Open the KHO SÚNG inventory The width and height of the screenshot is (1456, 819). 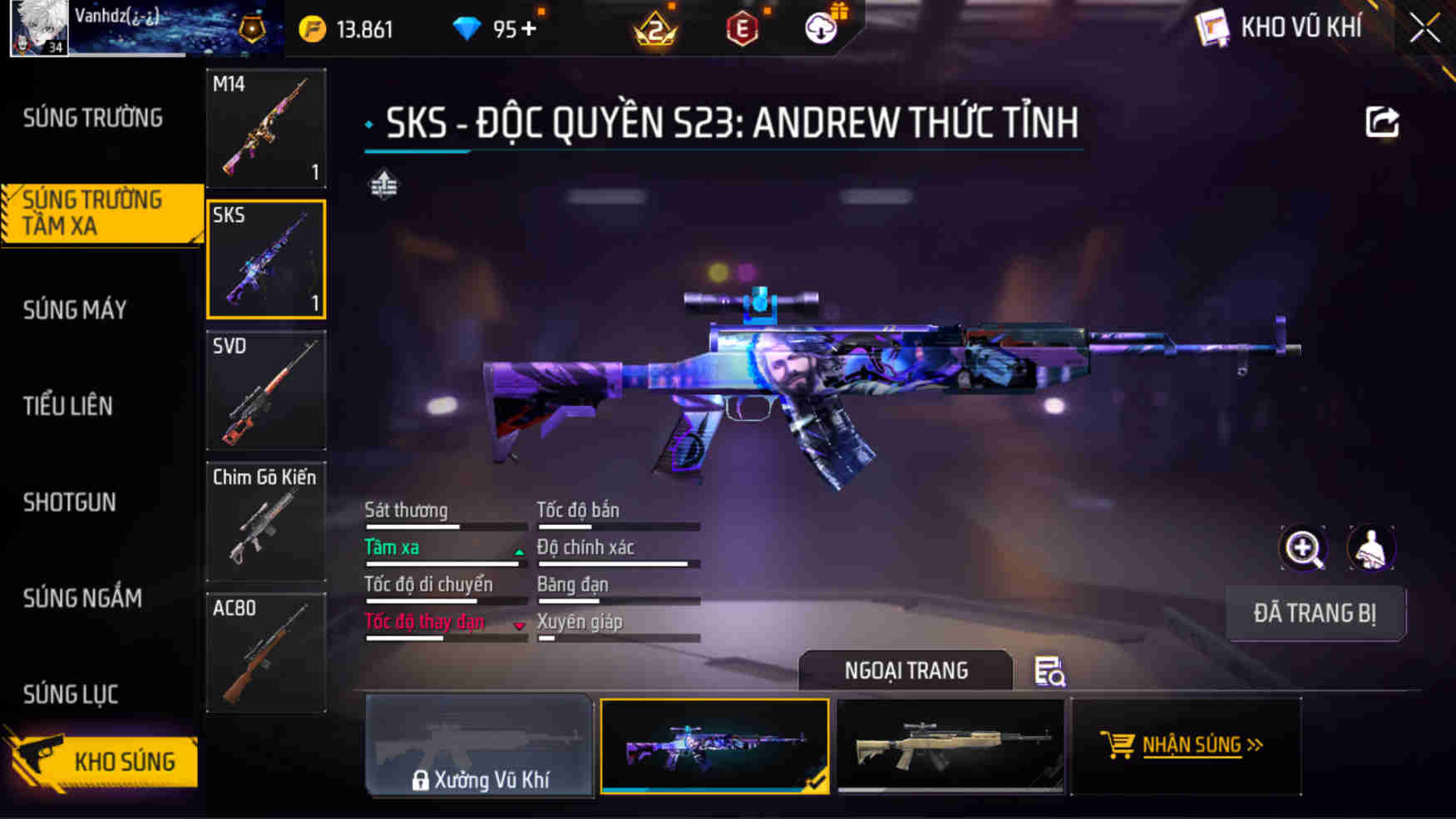point(126,762)
